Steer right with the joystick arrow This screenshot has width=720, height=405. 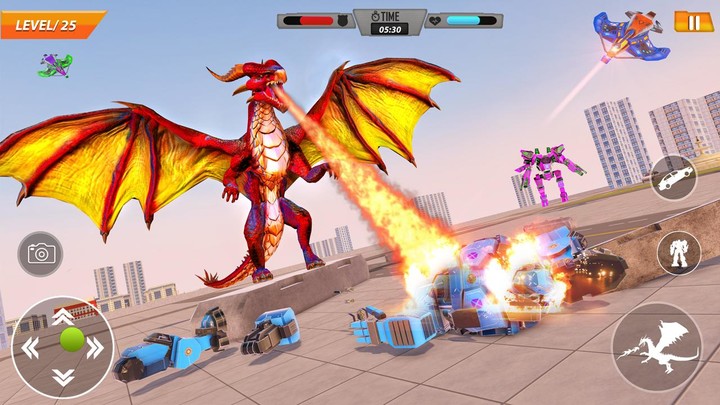tap(95, 348)
